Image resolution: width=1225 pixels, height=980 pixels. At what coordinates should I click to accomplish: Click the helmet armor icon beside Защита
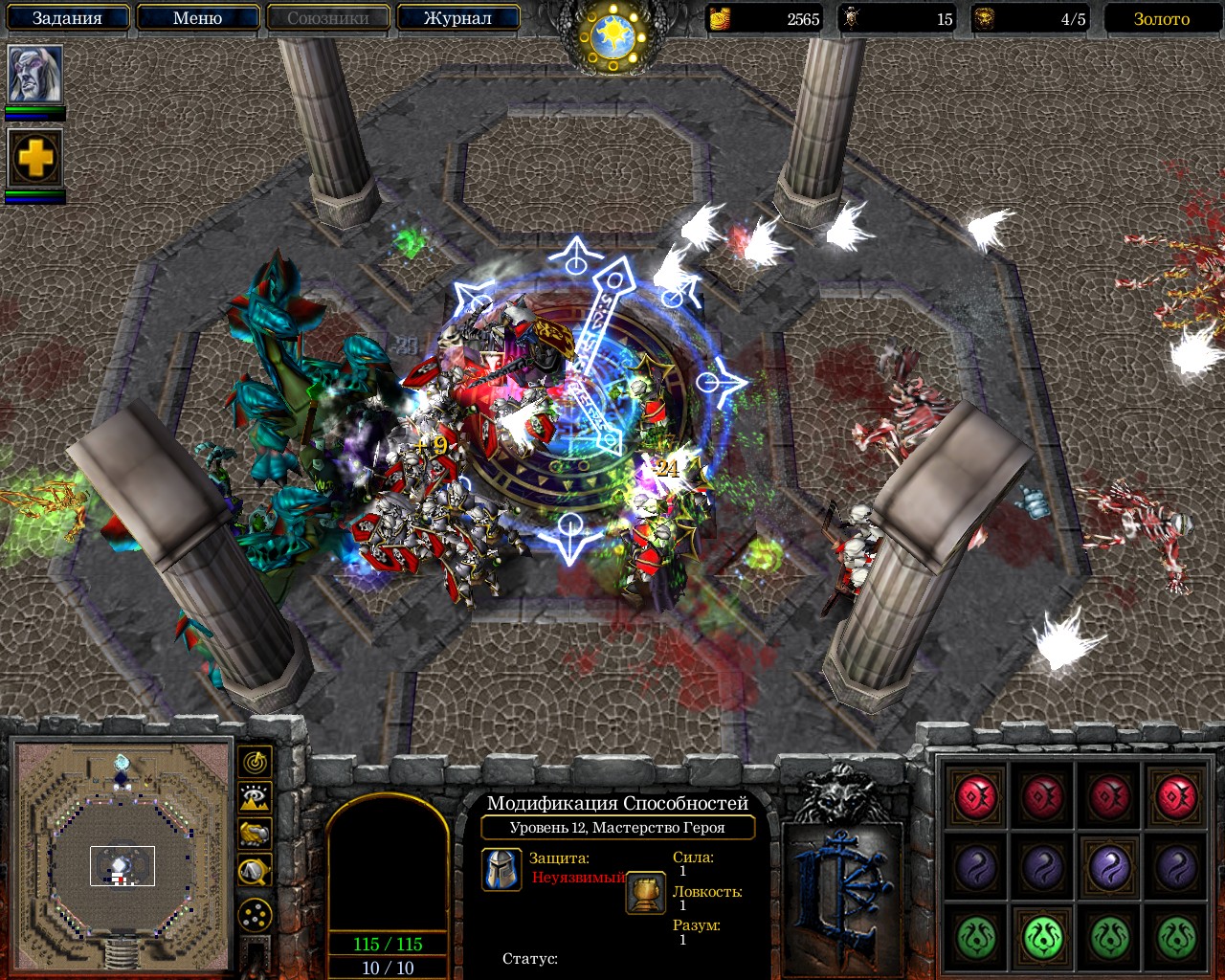coord(501,870)
